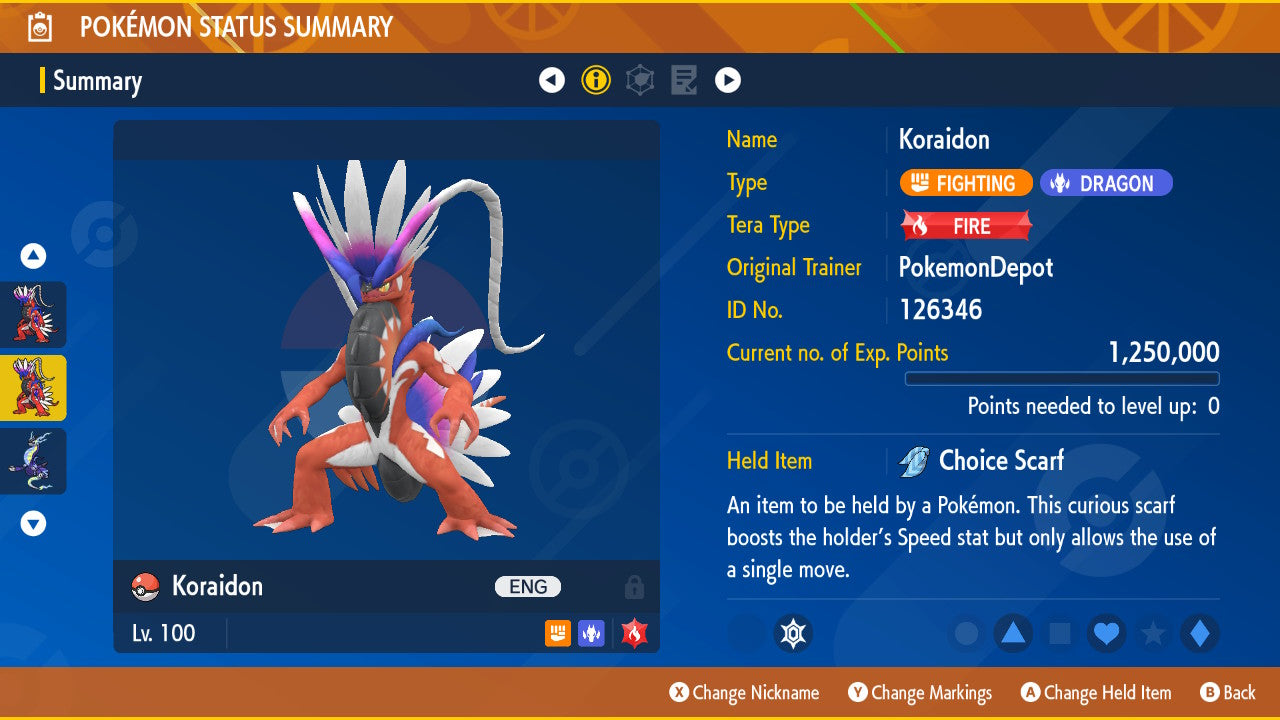Pick the non-highlighted Koraidon thumbnail
Viewport: 1280px width, 720px height.
pyautogui.click(x=33, y=315)
